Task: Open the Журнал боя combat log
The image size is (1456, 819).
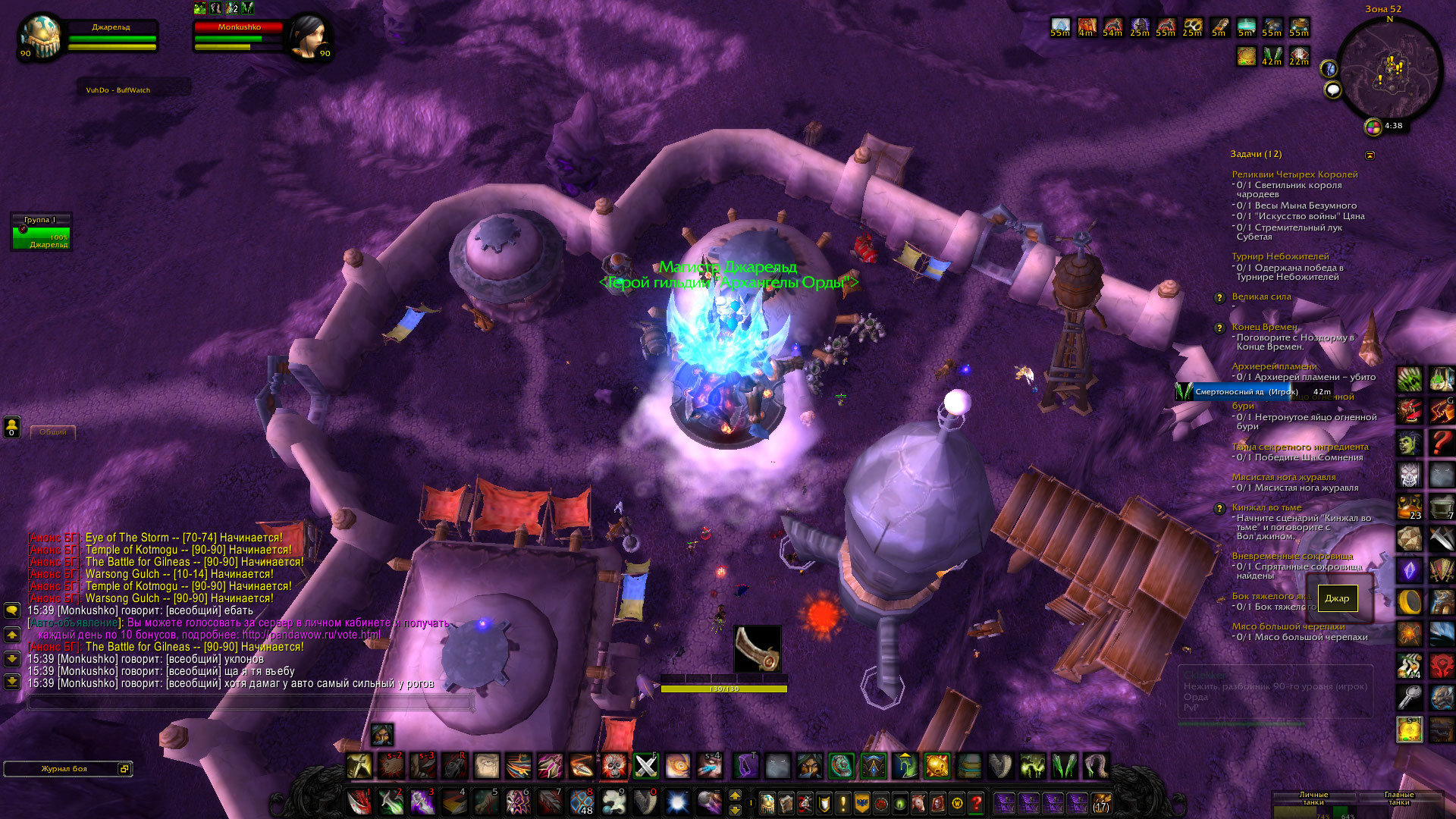Action: [x=64, y=769]
